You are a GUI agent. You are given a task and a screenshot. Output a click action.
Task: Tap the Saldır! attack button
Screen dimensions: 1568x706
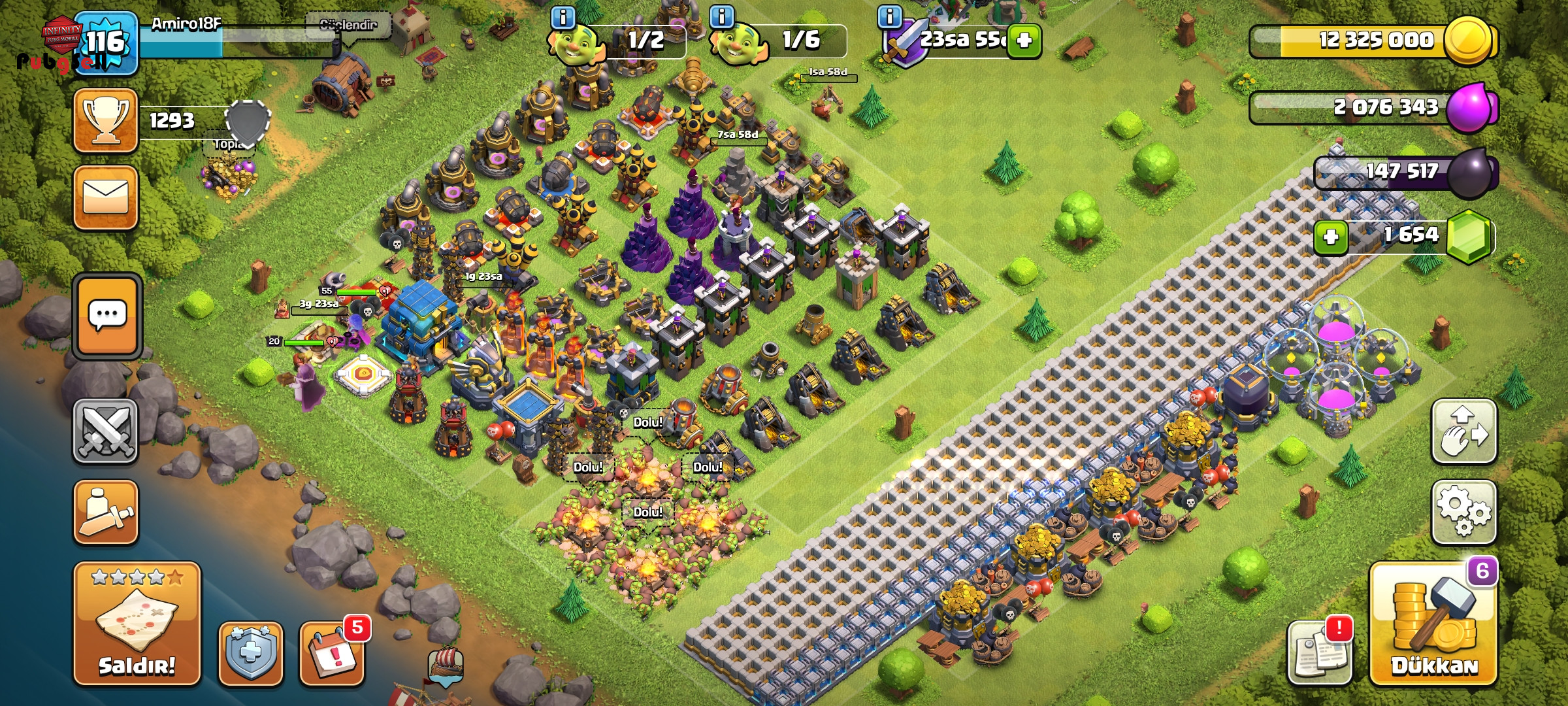tap(137, 624)
